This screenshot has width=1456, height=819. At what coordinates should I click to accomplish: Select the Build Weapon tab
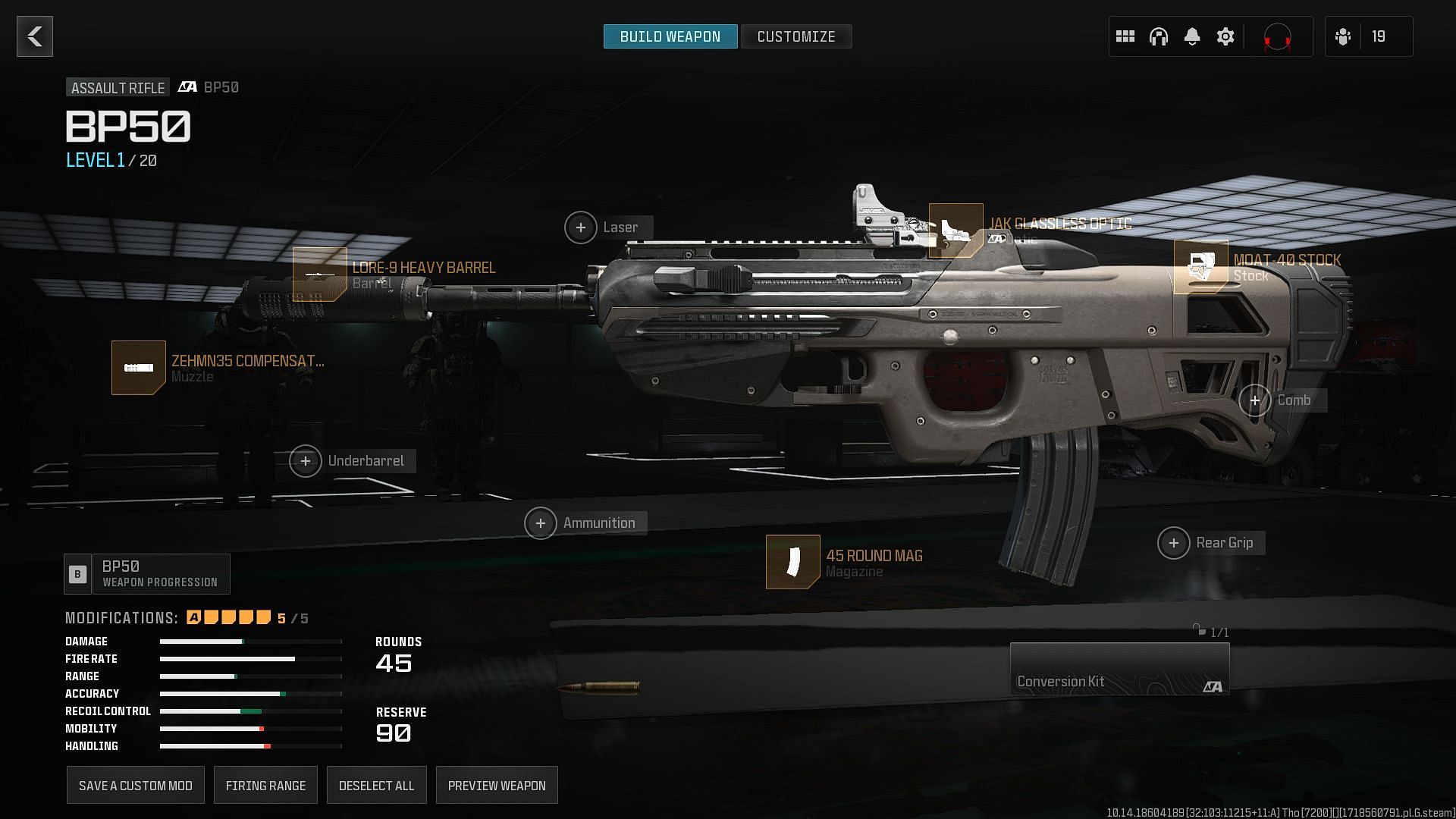pyautogui.click(x=670, y=36)
